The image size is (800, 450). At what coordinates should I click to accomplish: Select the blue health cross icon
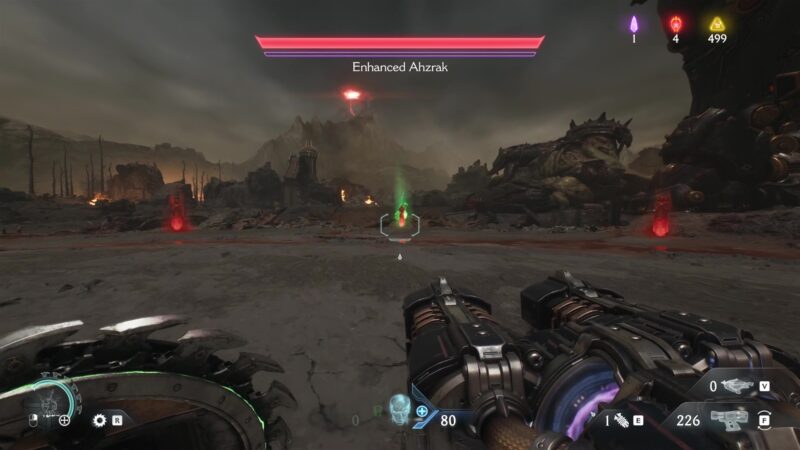[422, 411]
